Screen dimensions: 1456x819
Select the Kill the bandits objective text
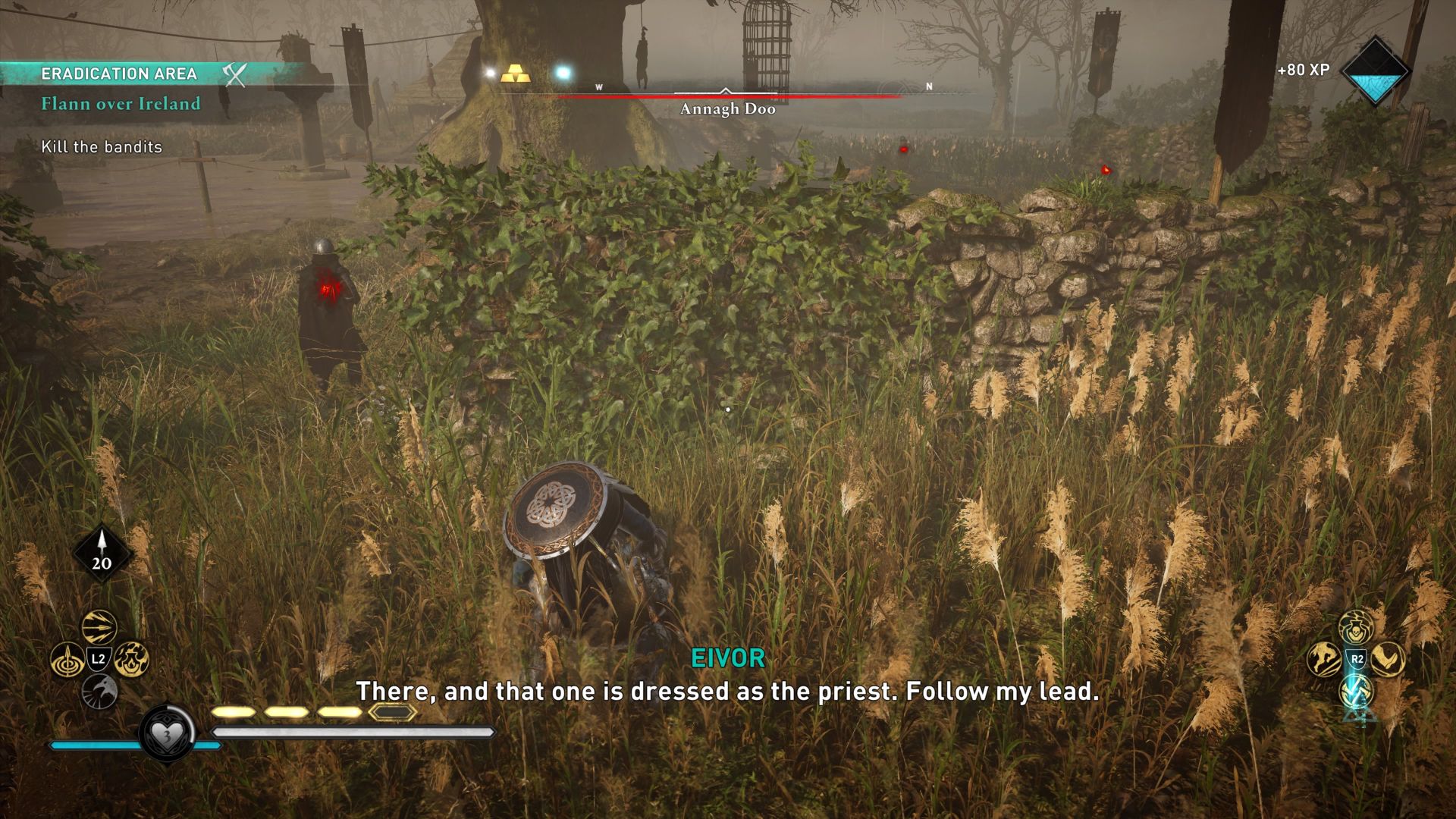[x=102, y=148]
